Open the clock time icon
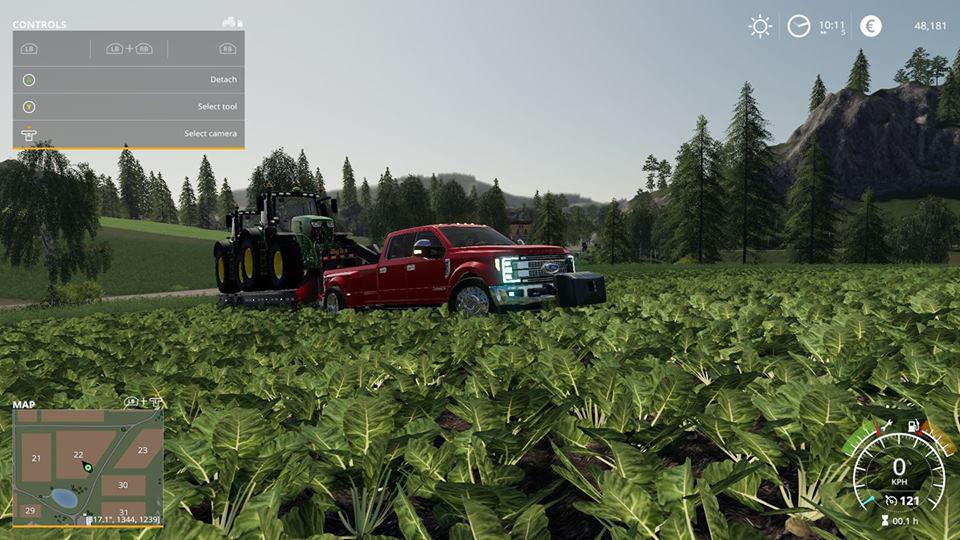Screen dimensions: 960x540 coord(798,26)
